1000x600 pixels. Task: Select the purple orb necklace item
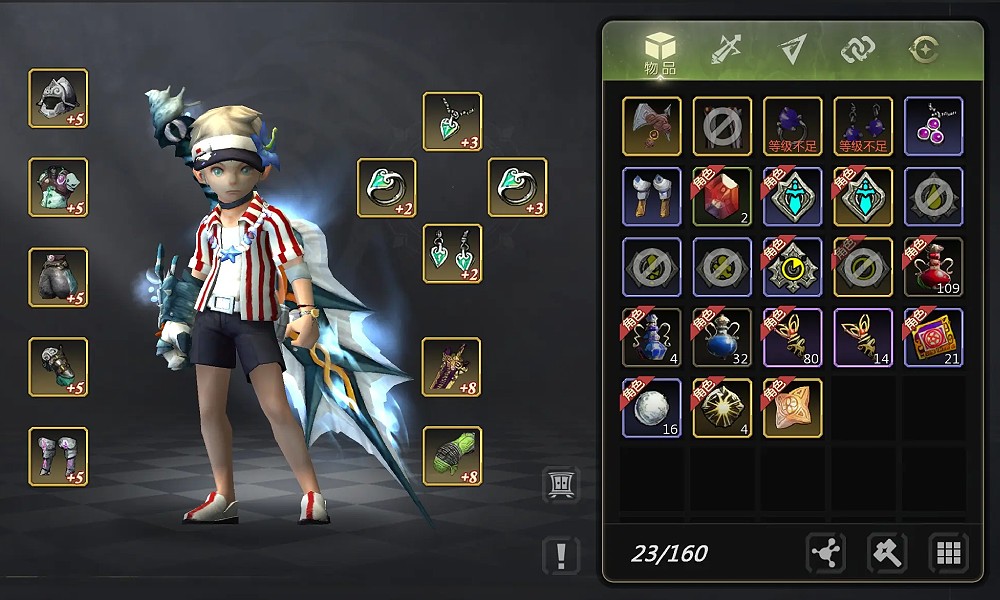[x=933, y=126]
